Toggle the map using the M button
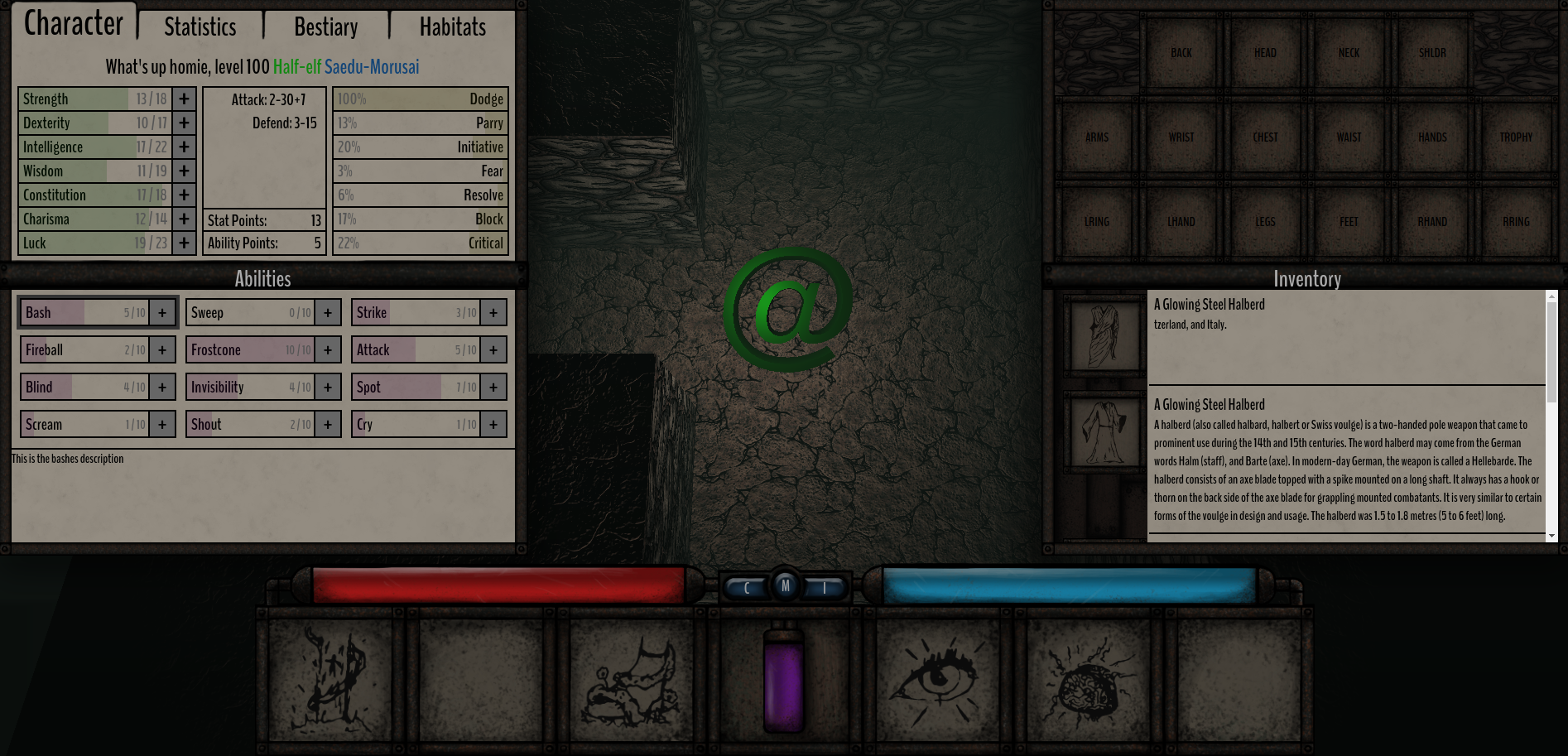 click(x=785, y=585)
